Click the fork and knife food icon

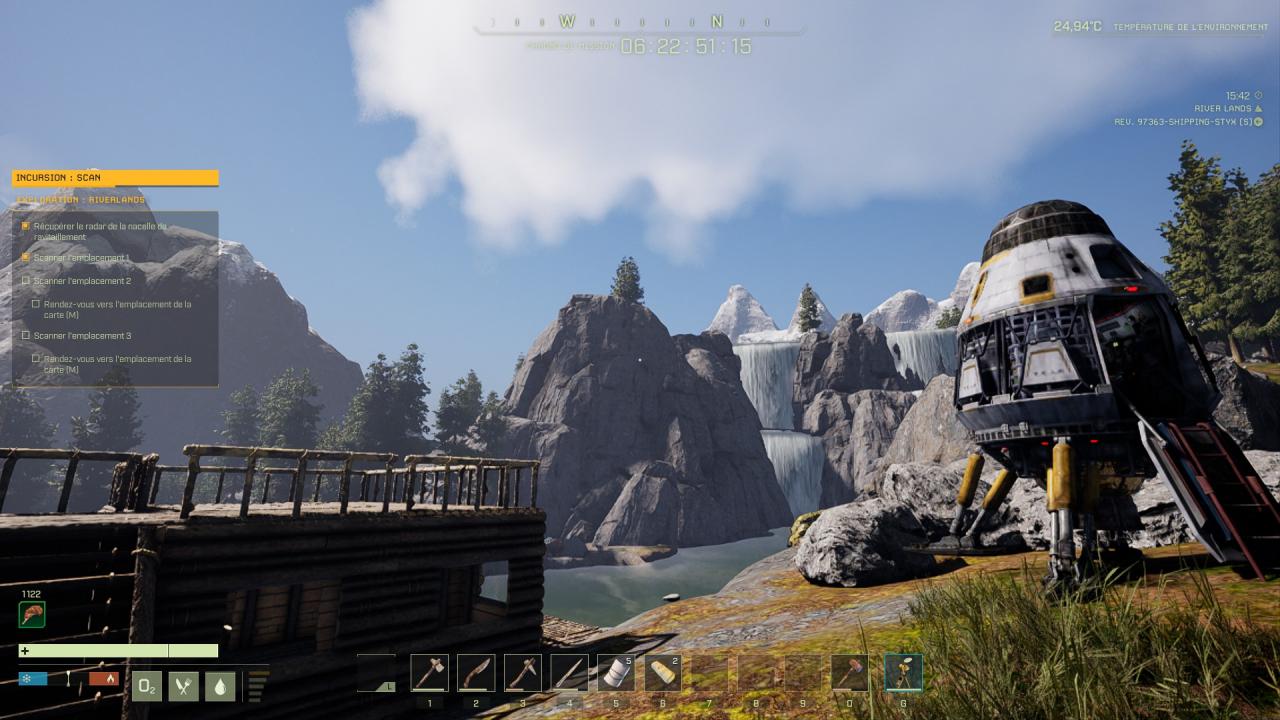[x=184, y=686]
